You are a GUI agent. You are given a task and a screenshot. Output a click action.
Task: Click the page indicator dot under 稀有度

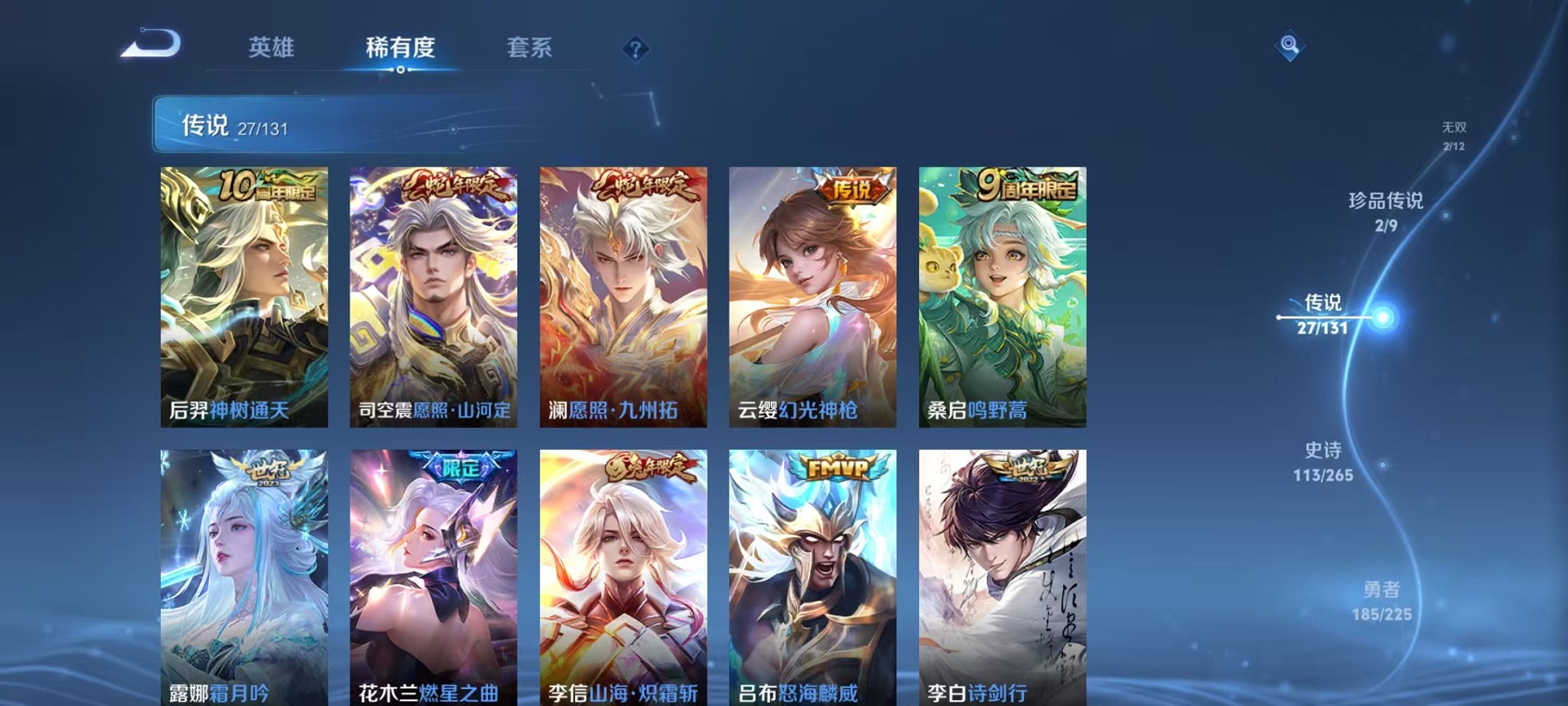[x=400, y=71]
